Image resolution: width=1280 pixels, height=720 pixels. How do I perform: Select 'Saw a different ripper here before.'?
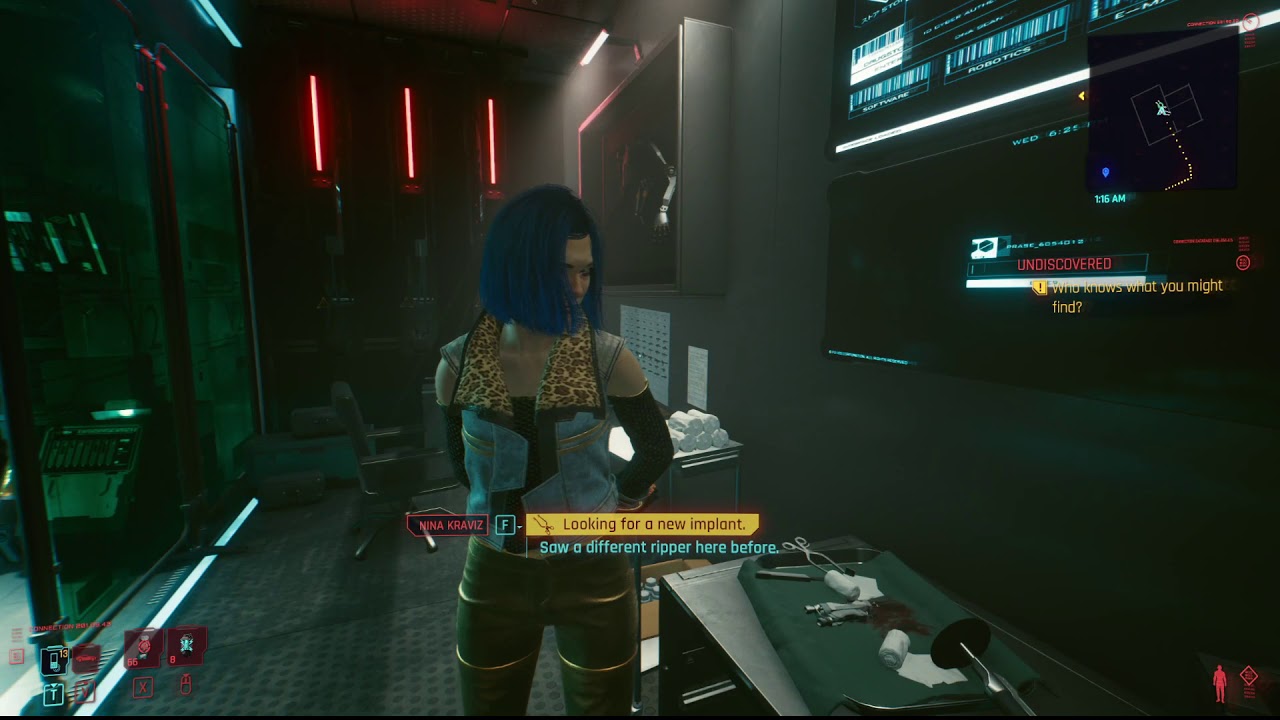coord(659,547)
